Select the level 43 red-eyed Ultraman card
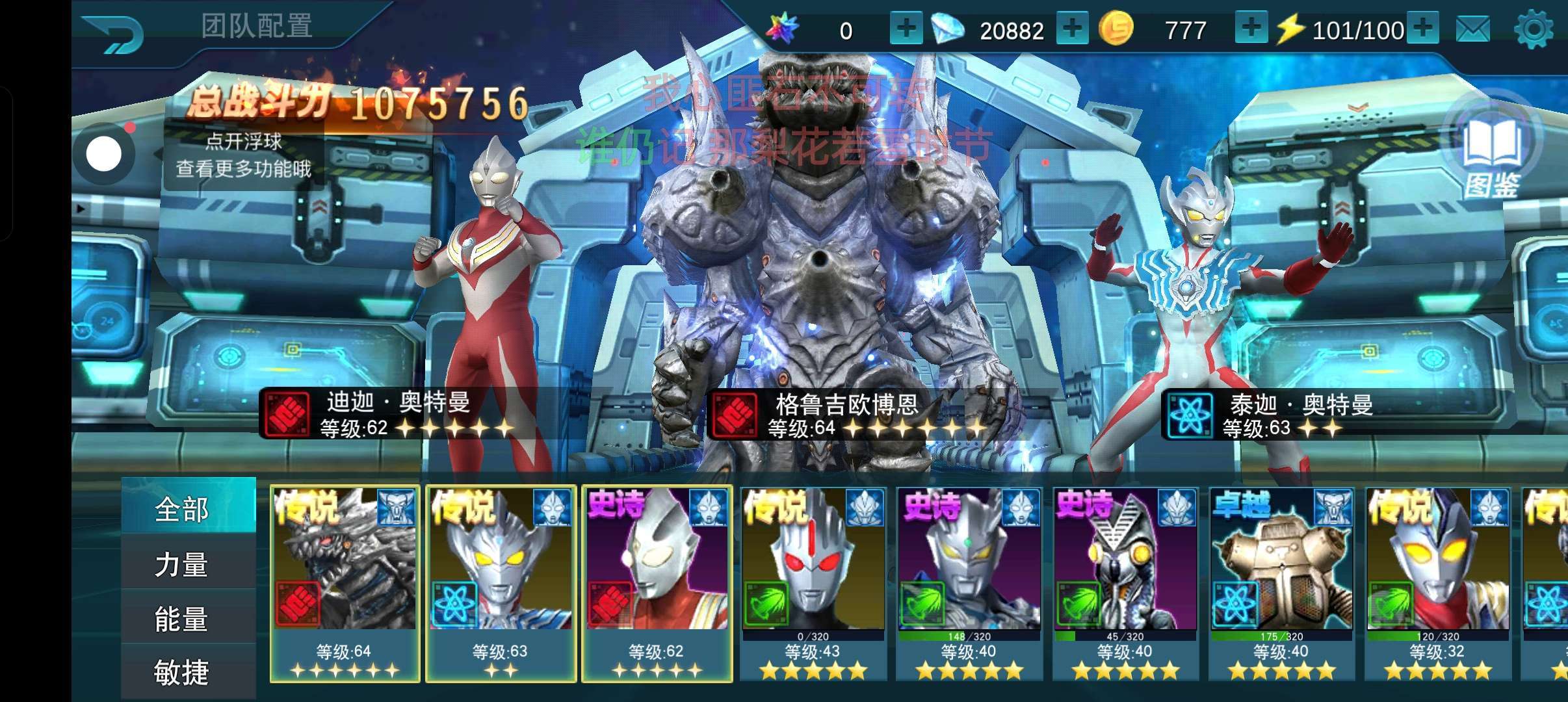The image size is (1568, 702). [813, 583]
